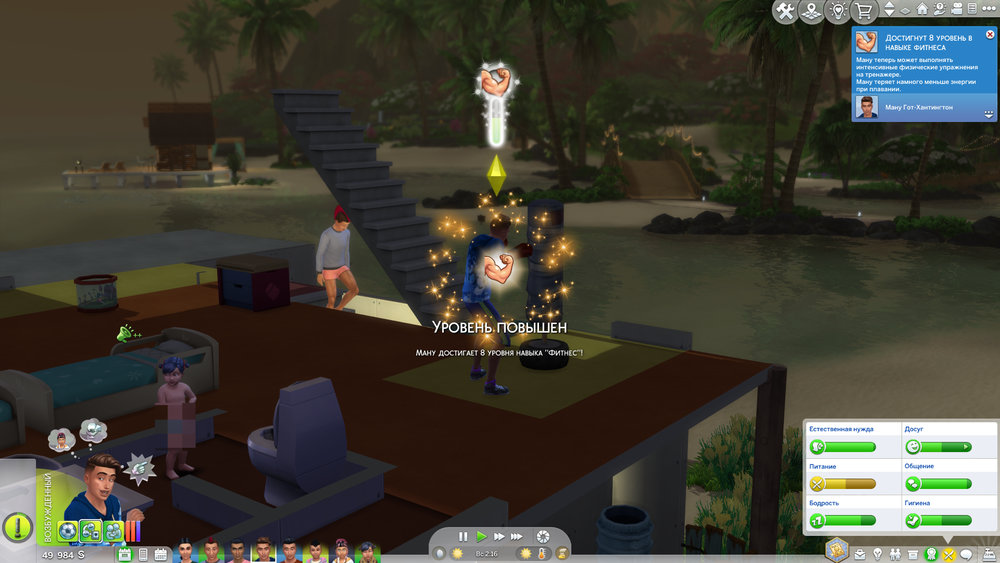1000x563 pixels.
Task: Open the Career briefcase panel
Action: pyautogui.click(x=860, y=554)
